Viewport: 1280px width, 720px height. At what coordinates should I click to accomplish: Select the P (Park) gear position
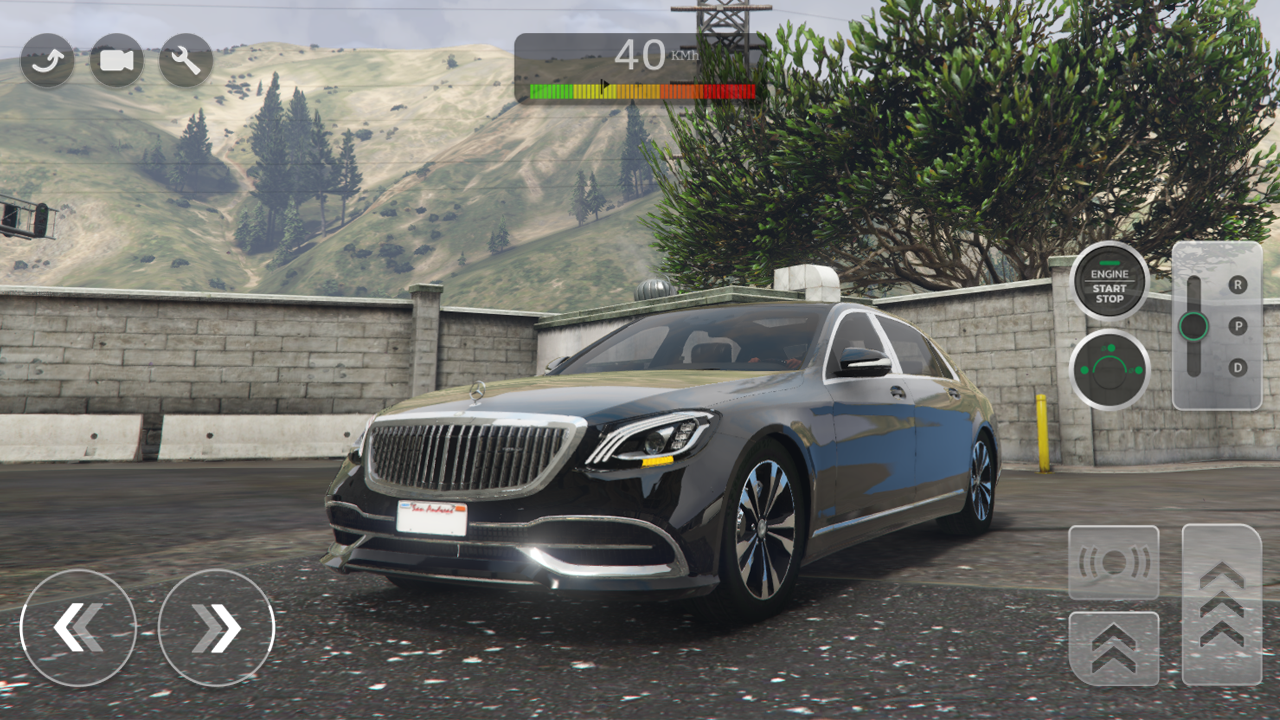(1239, 325)
